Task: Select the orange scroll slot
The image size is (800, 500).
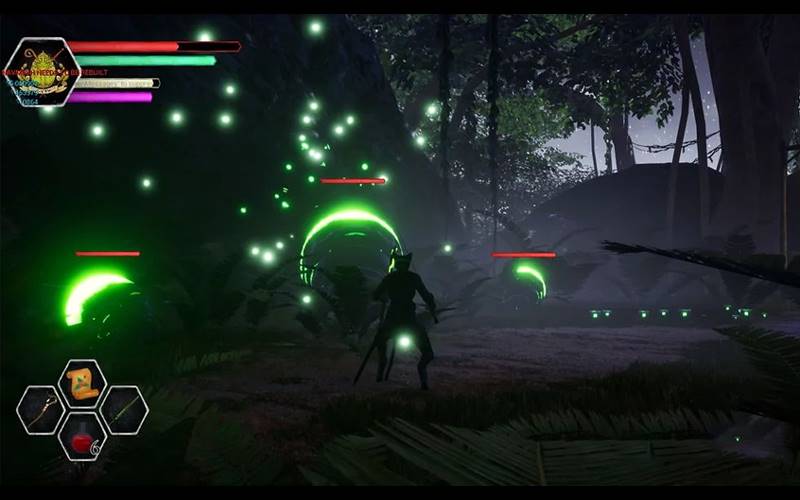Action: pyautogui.click(x=82, y=384)
